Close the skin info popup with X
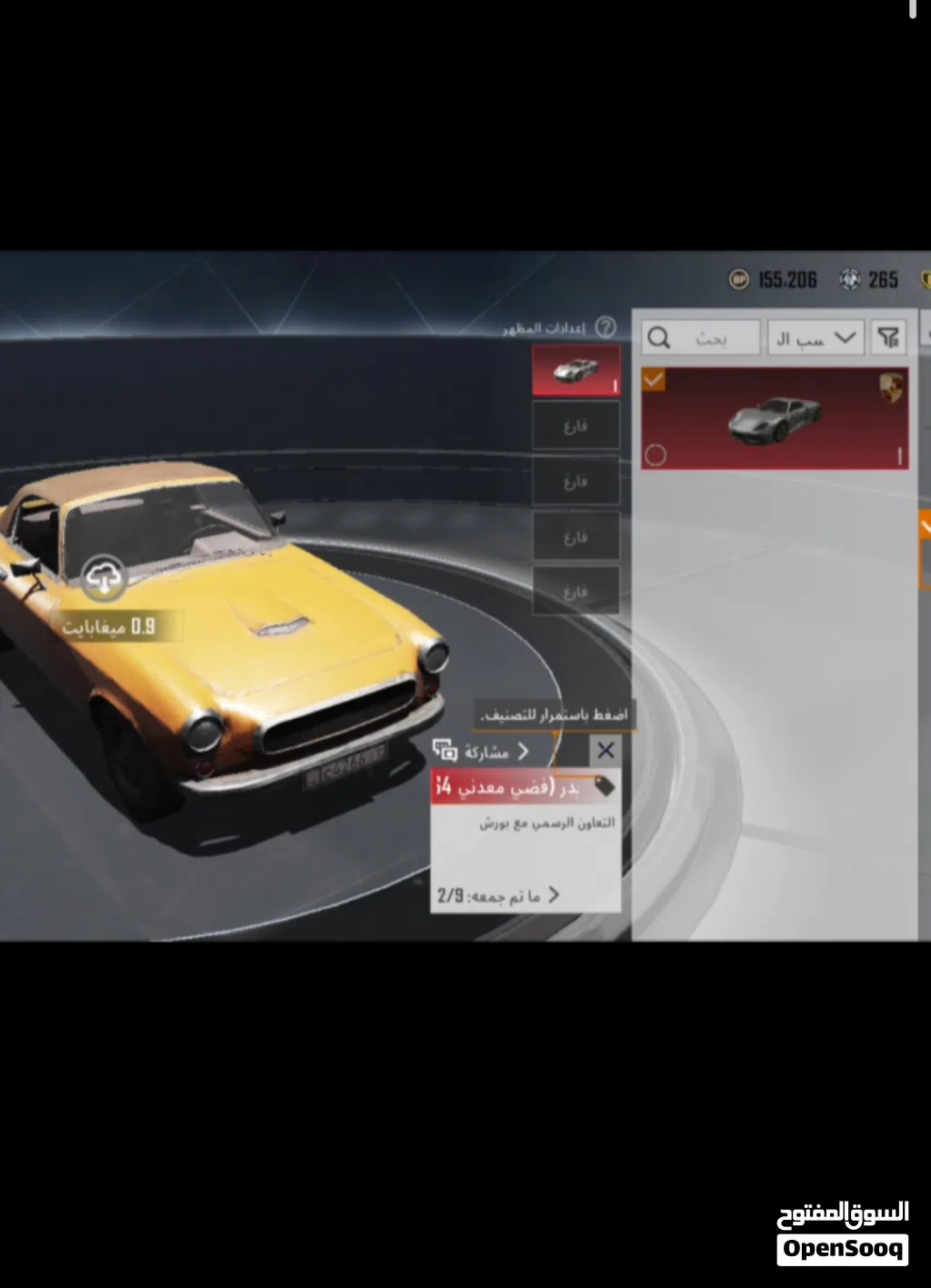This screenshot has width=931, height=1288. (x=606, y=751)
